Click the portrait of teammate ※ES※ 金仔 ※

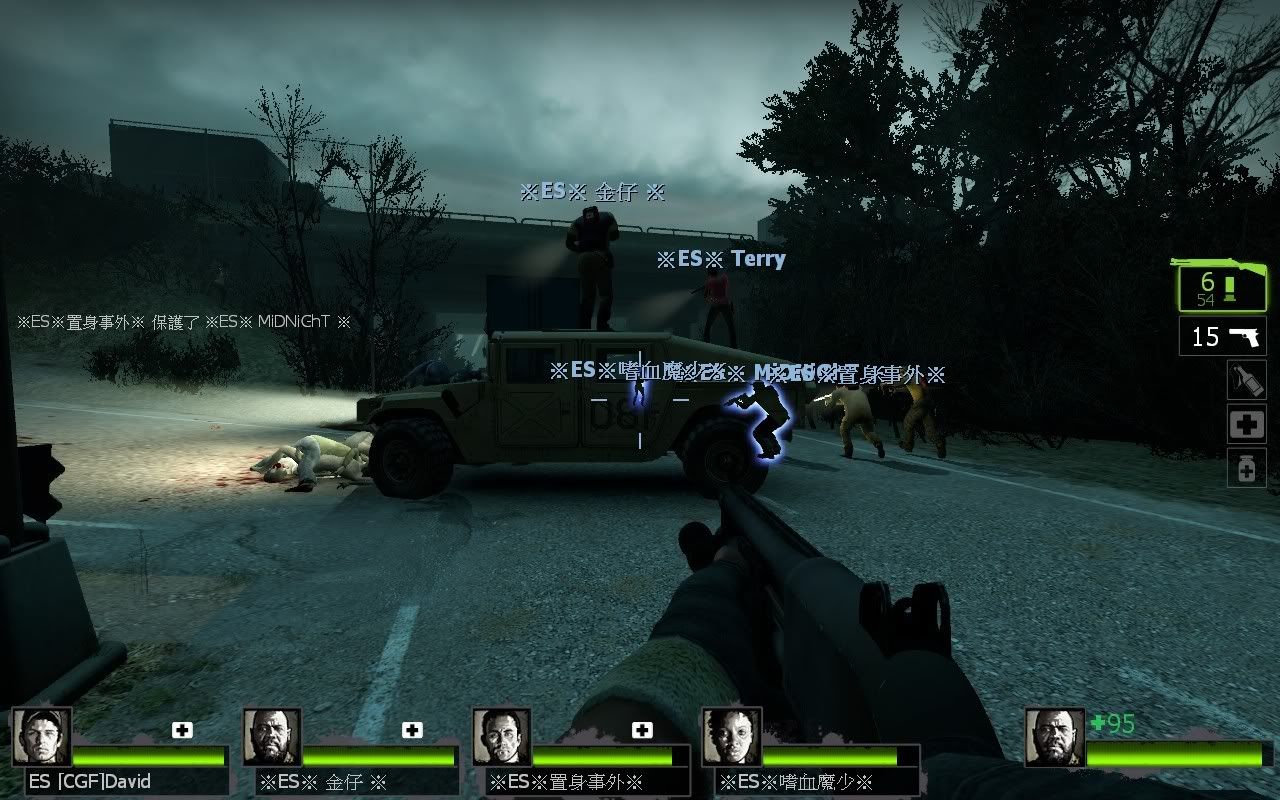272,738
